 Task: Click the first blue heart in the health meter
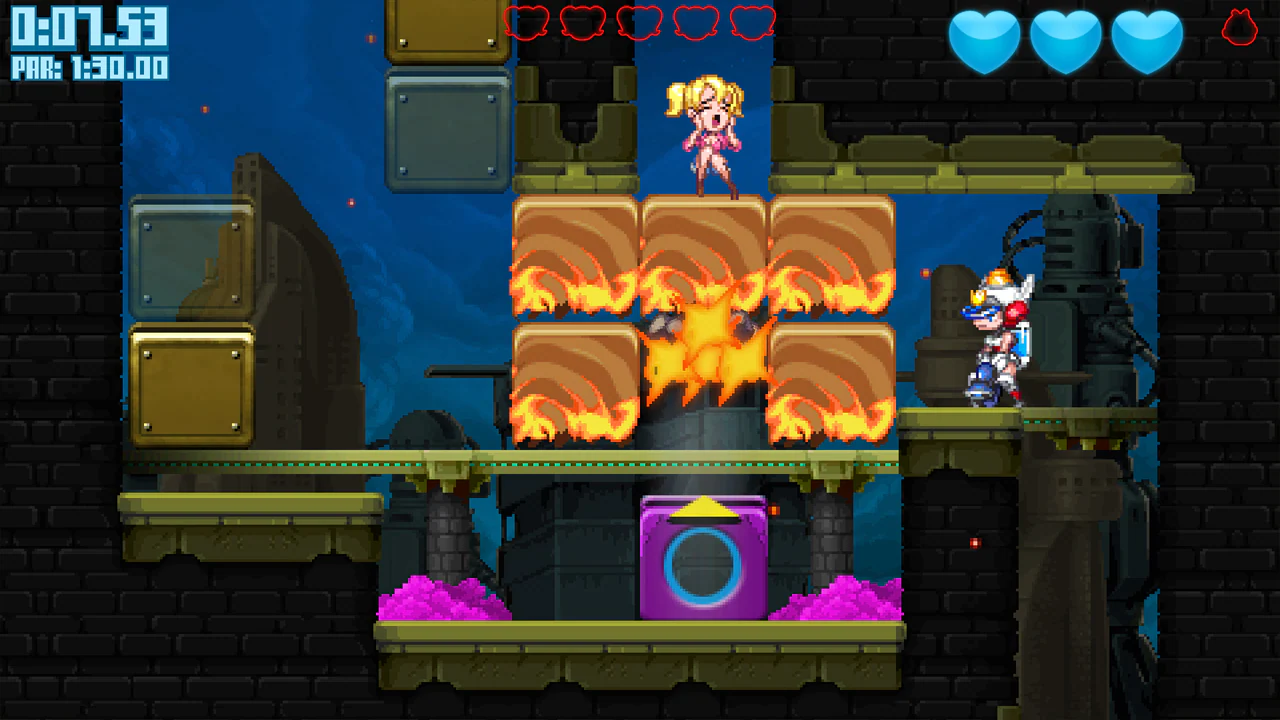[x=985, y=42]
